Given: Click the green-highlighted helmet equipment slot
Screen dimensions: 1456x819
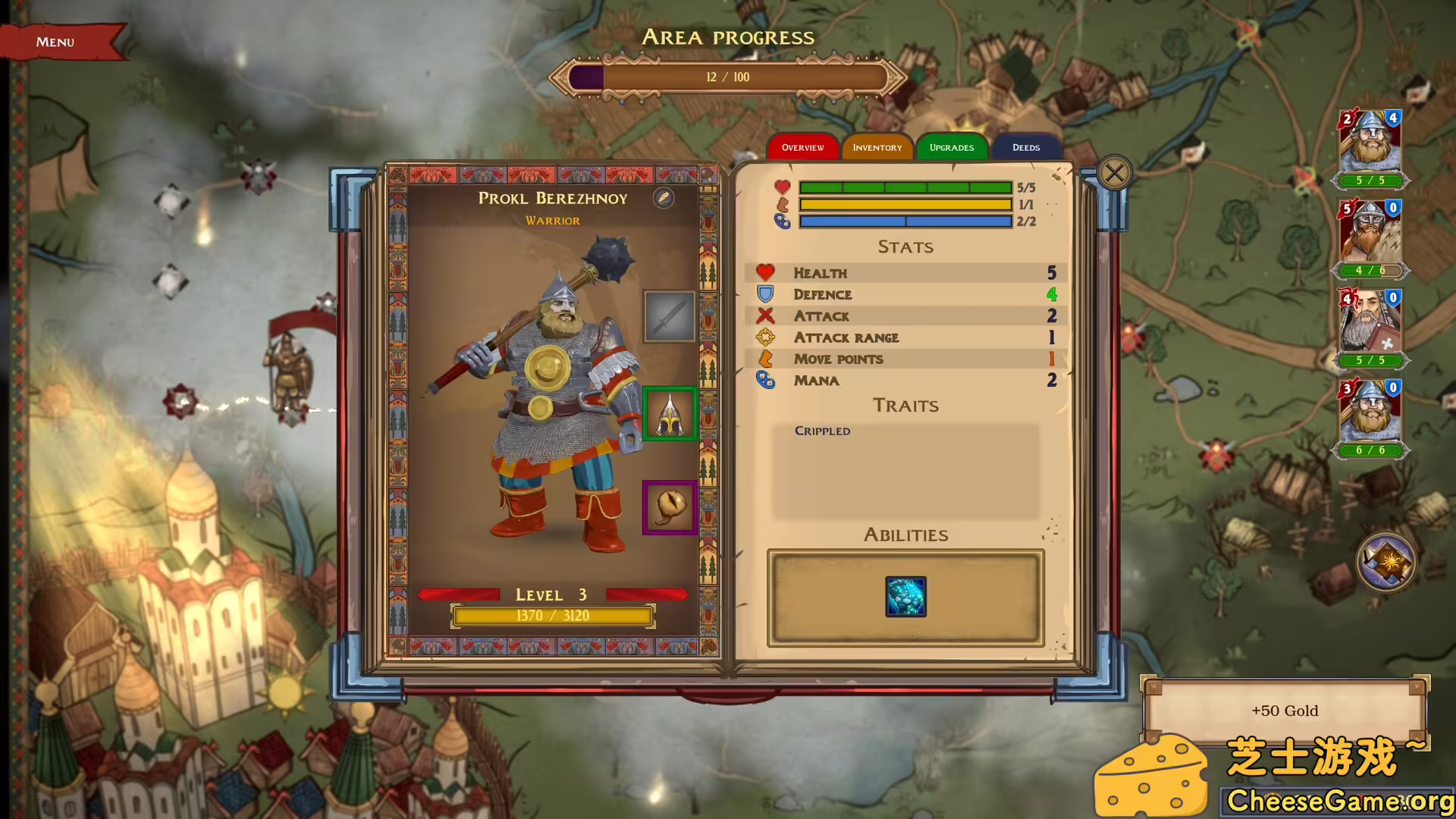Looking at the screenshot, I should pos(670,413).
